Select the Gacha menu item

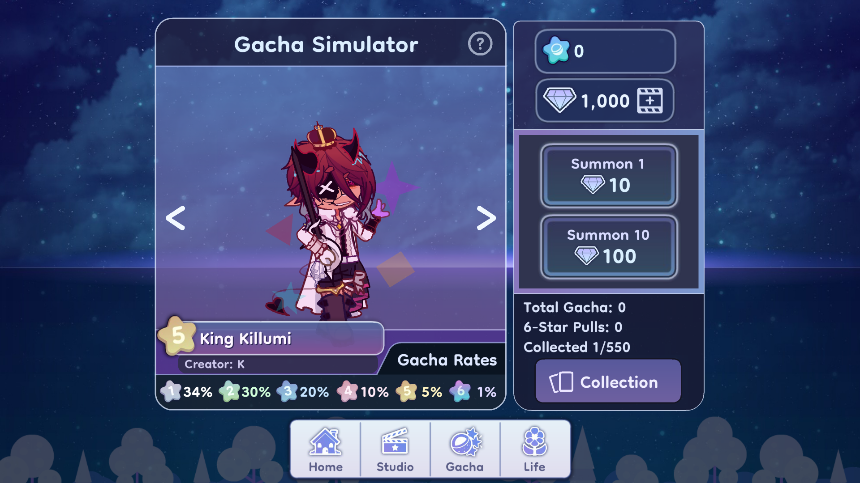[x=465, y=449]
